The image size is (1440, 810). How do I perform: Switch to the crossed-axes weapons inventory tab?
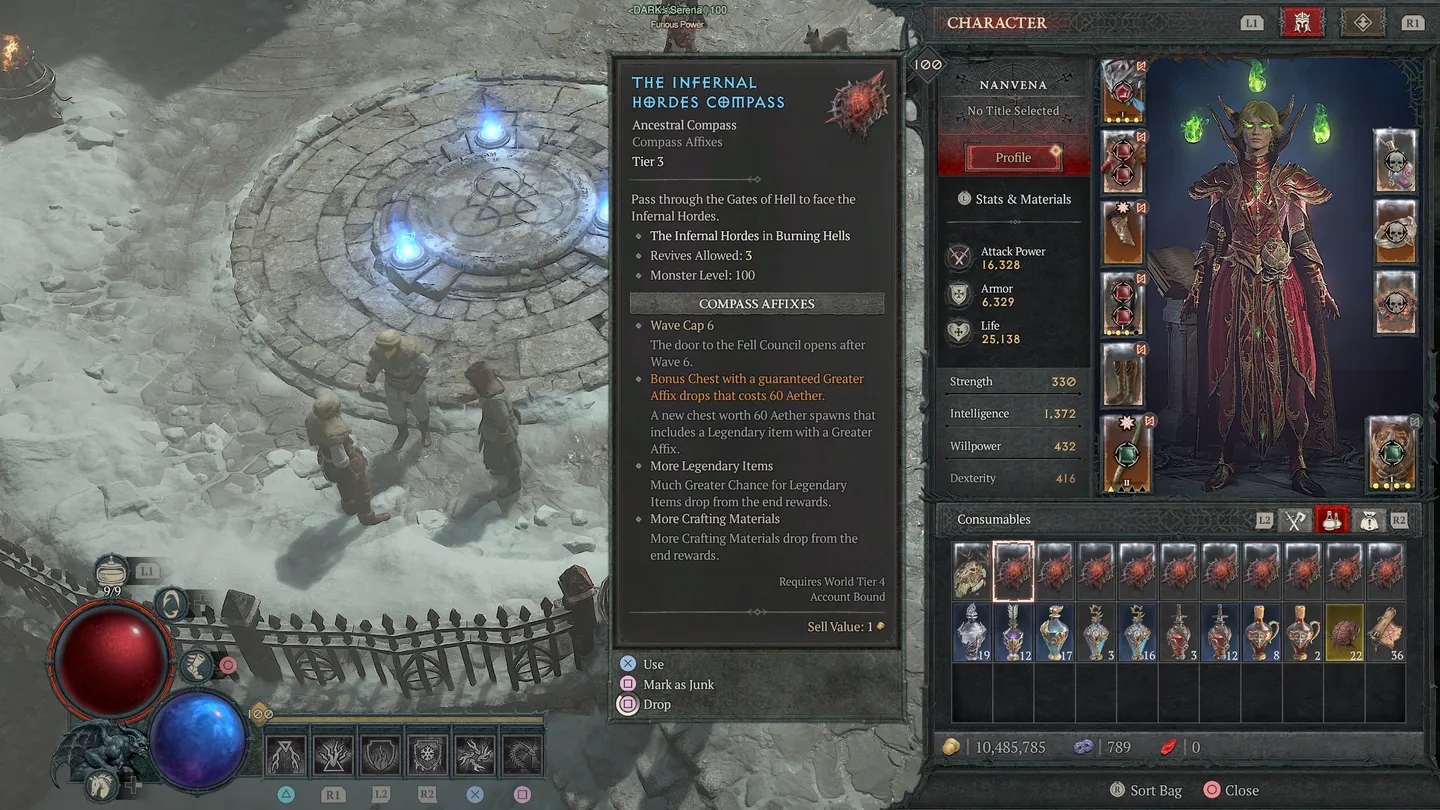click(1296, 519)
